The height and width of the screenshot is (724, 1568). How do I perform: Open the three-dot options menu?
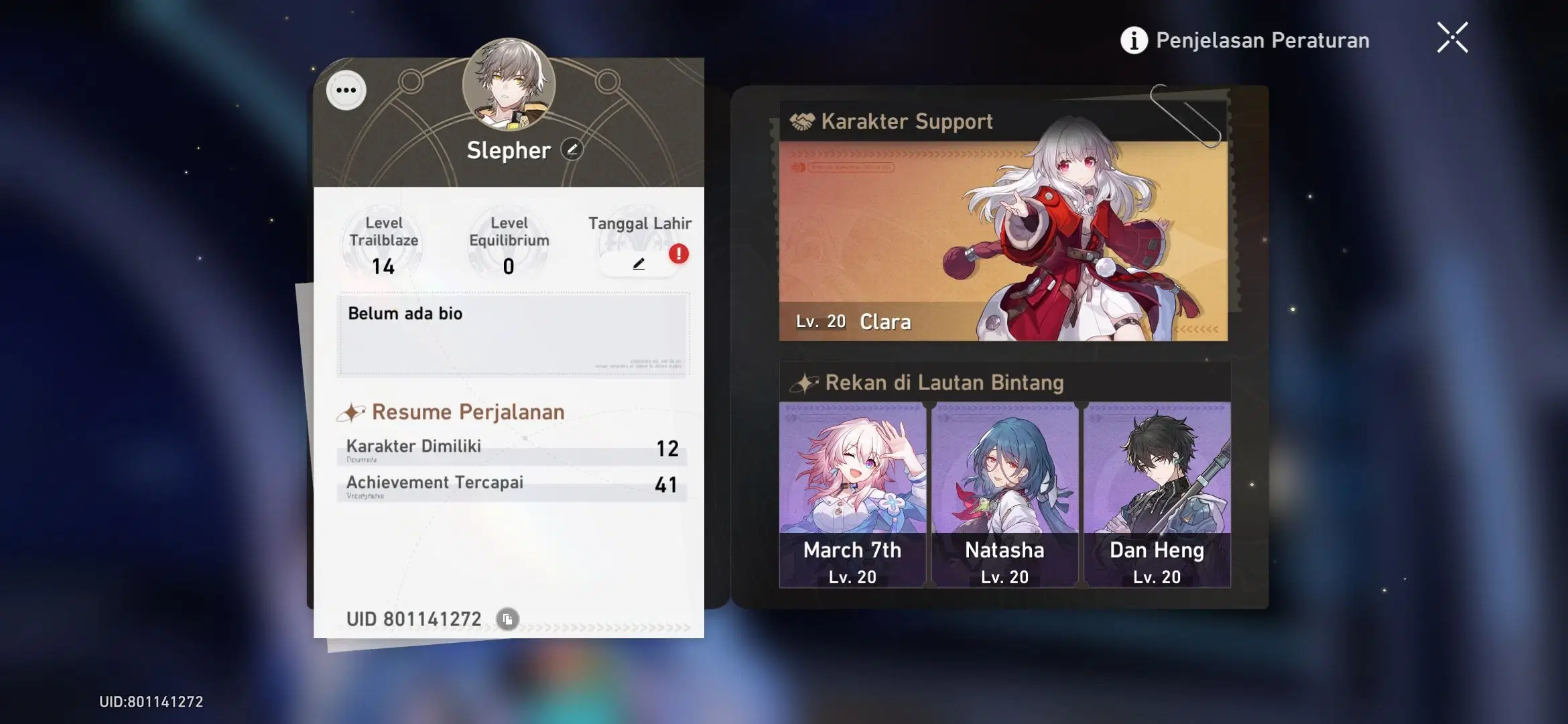click(x=346, y=90)
